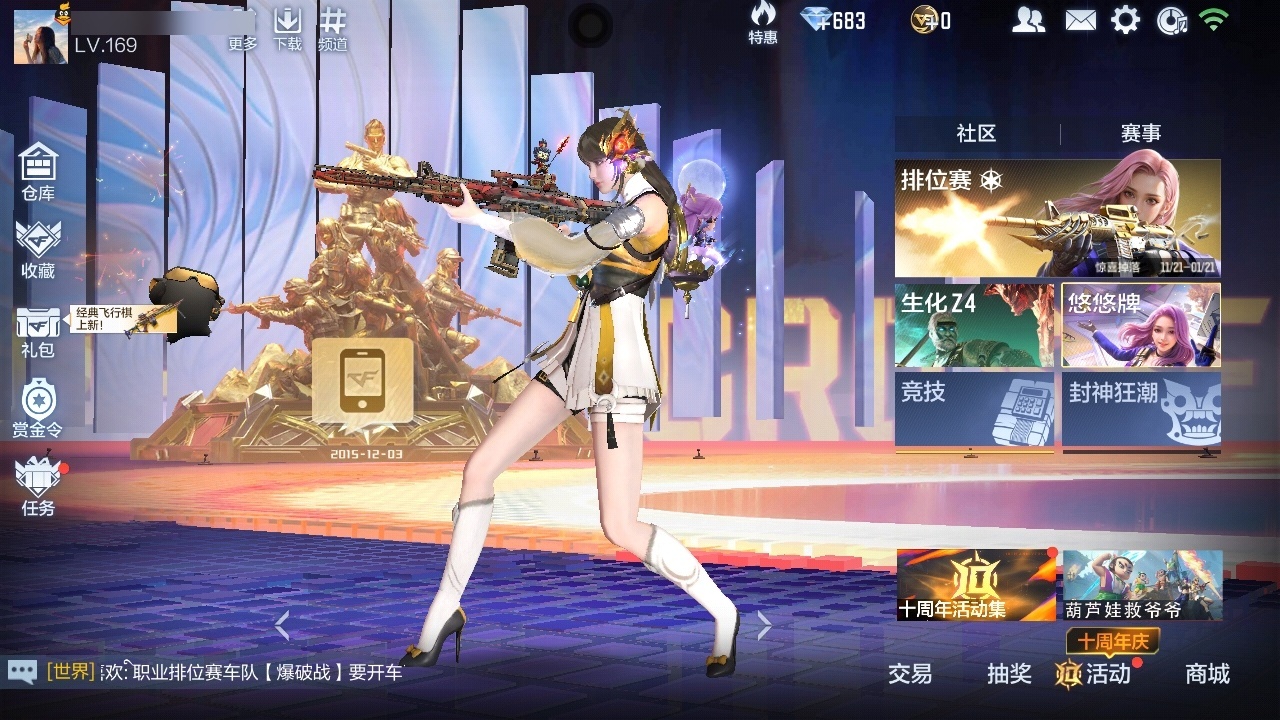Open the 特惠 special offers flame icon

(x=763, y=22)
